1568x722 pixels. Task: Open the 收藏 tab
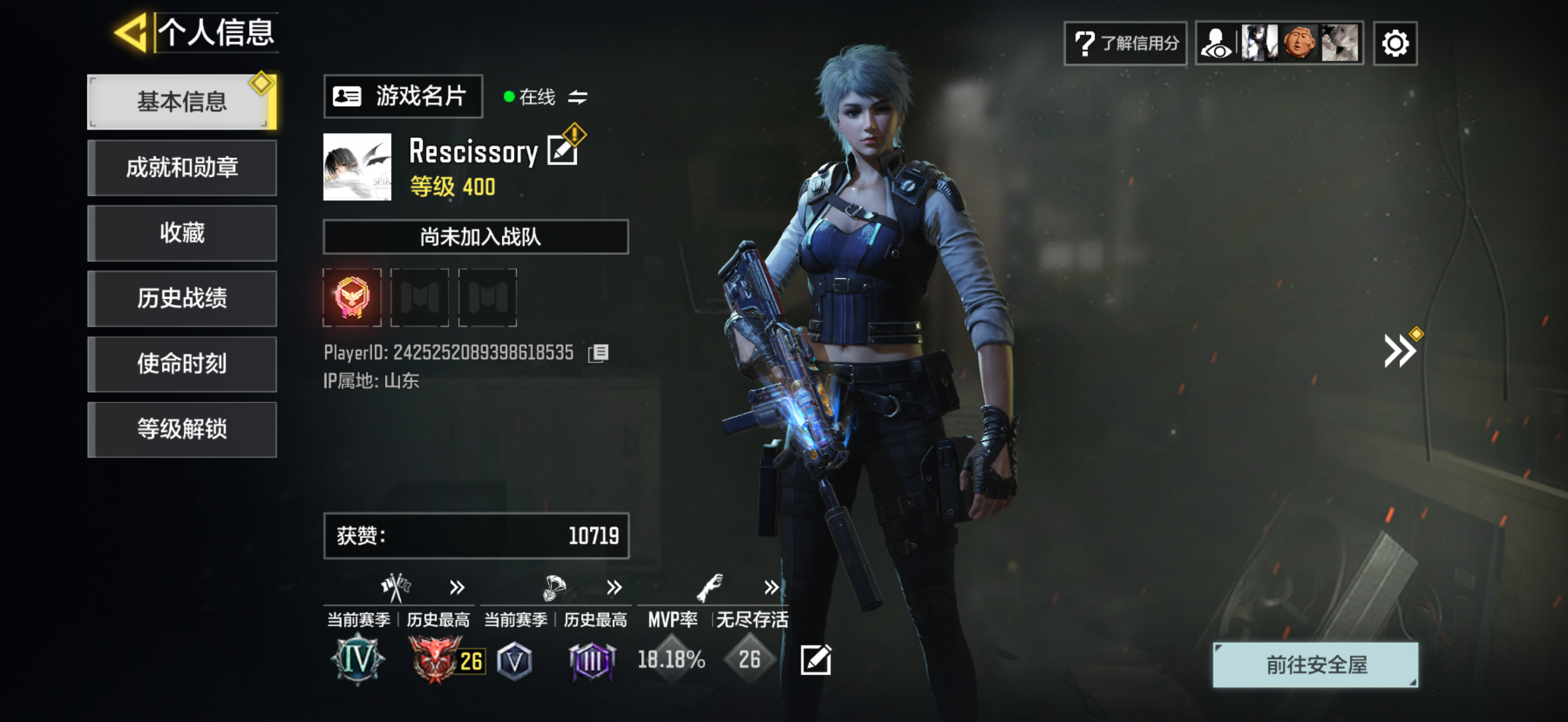tap(182, 232)
